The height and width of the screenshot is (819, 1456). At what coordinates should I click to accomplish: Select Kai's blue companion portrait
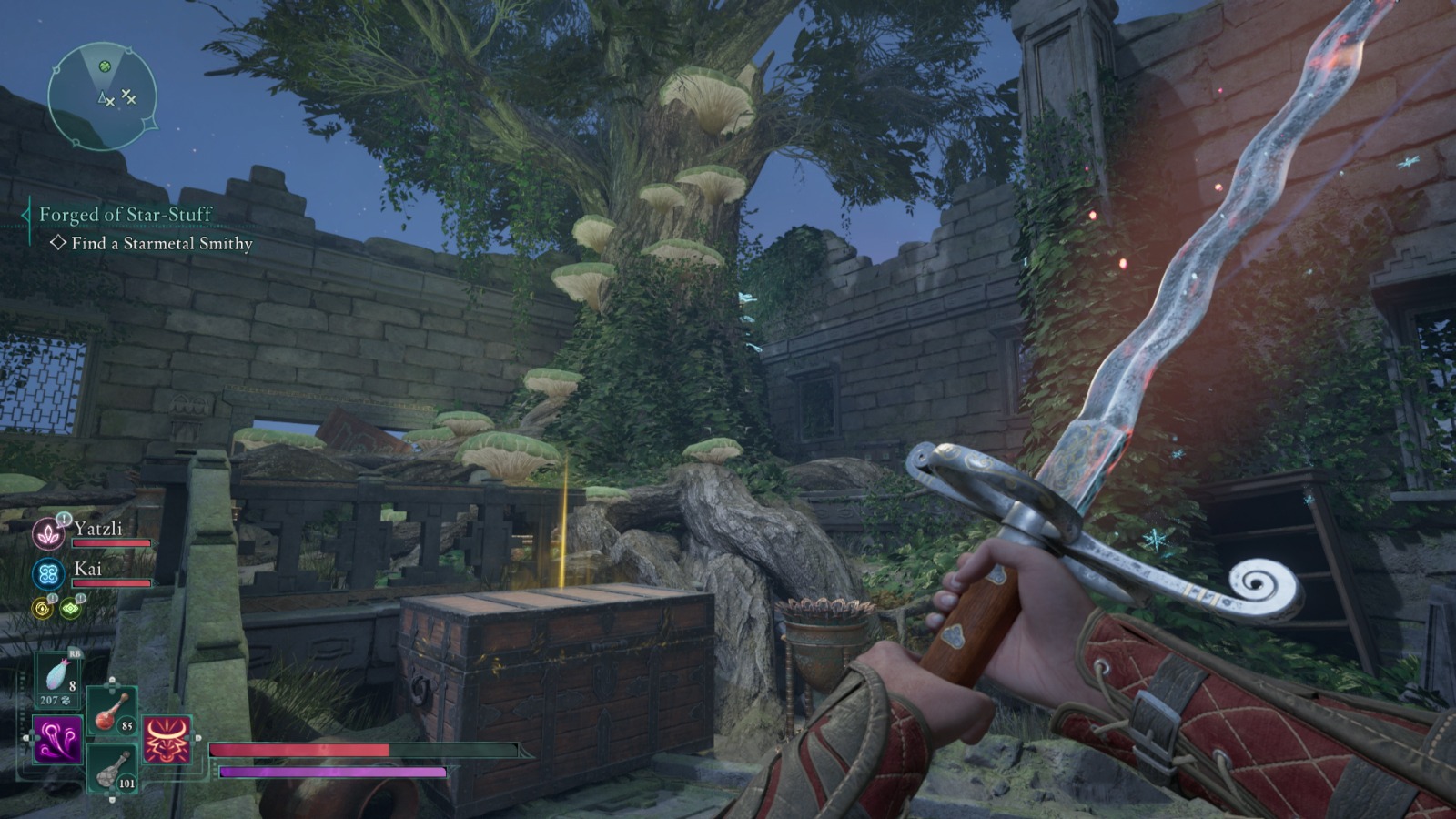[47, 574]
